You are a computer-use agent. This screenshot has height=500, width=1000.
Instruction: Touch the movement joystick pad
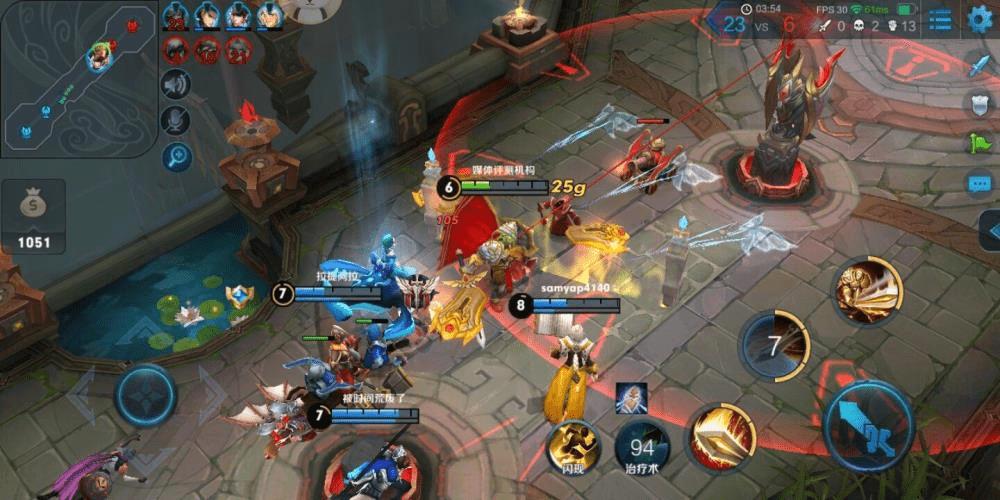pyautogui.click(x=146, y=395)
